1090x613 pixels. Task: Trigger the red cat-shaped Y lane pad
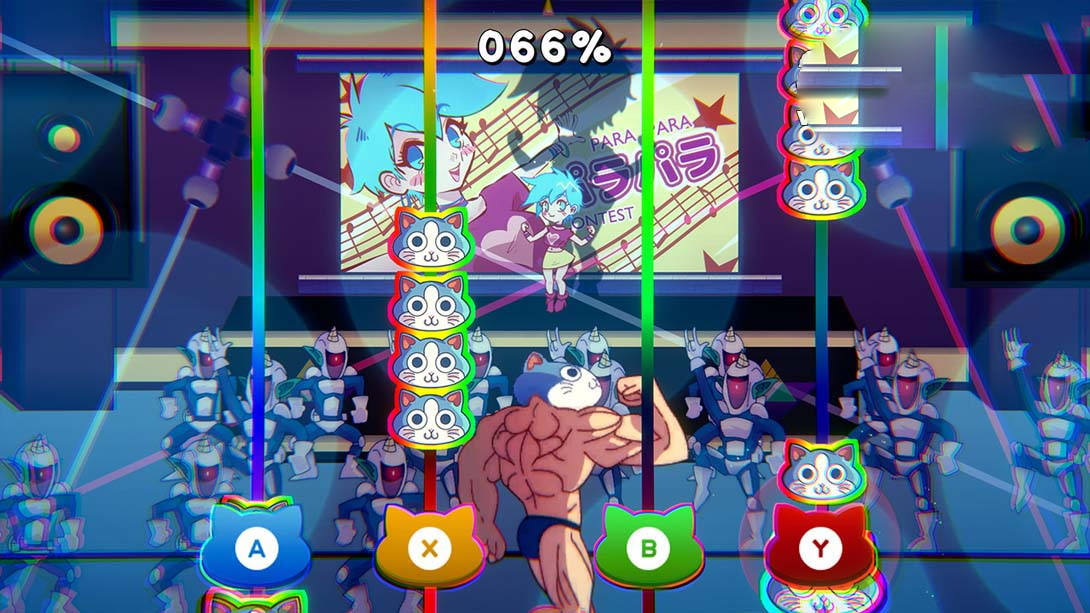[x=820, y=548]
